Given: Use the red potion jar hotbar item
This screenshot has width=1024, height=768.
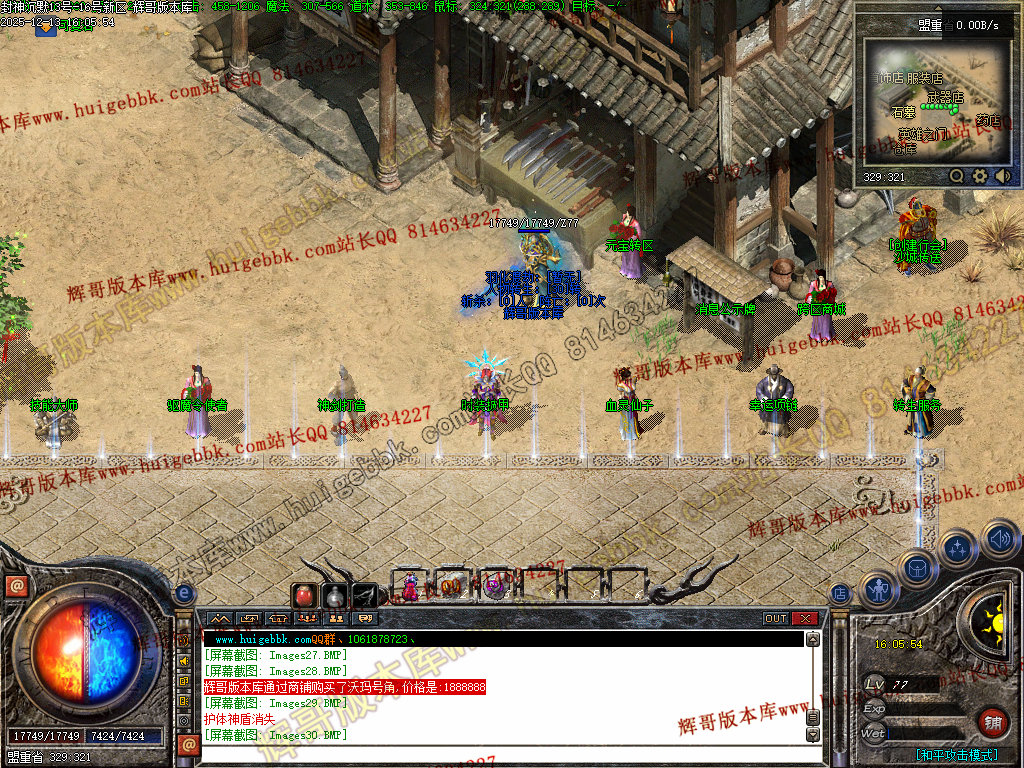Looking at the screenshot, I should 304,596.
